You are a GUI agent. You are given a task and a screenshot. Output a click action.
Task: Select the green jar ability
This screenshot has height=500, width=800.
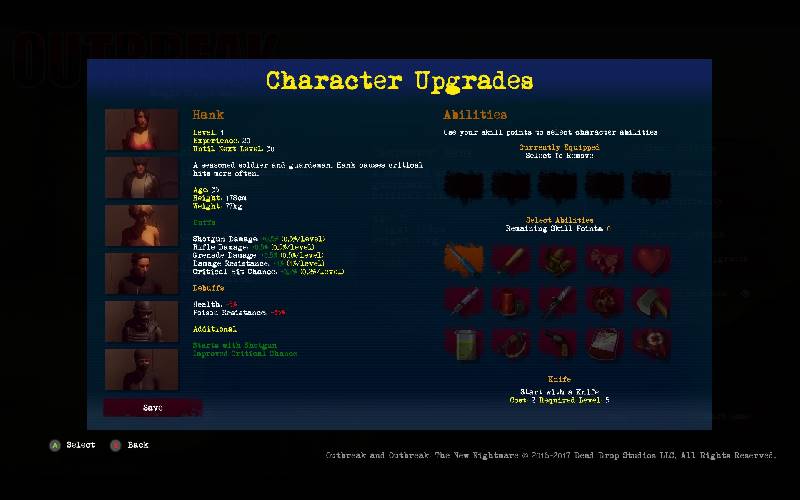click(464, 342)
